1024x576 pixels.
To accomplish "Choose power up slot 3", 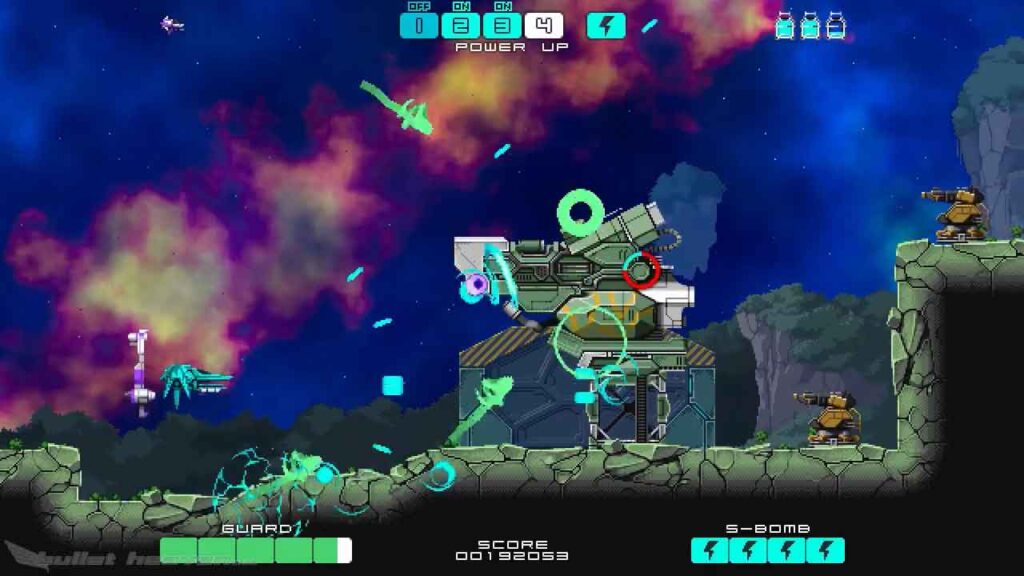I will (502, 26).
